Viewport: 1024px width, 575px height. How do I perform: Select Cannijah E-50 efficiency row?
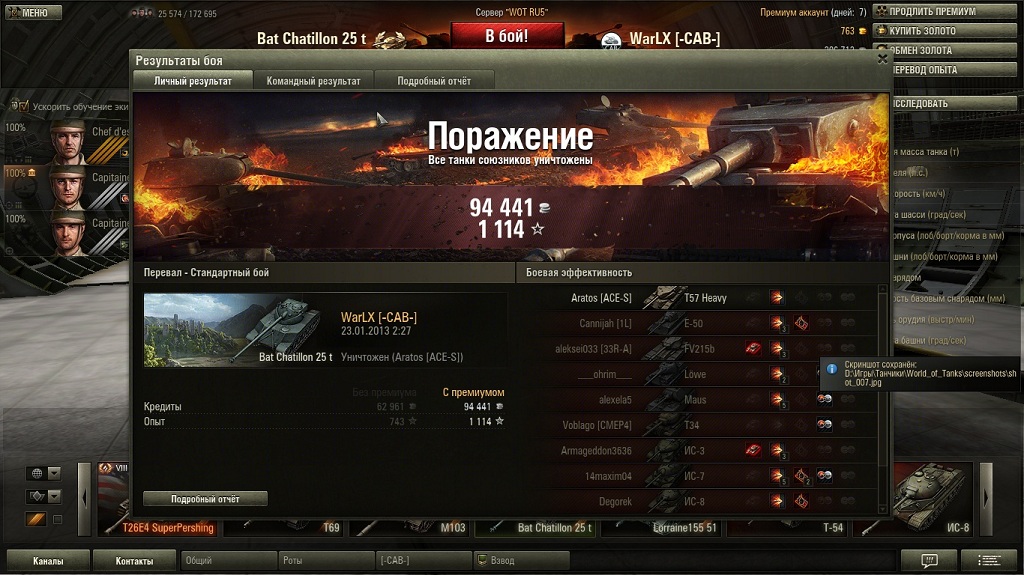coord(700,324)
